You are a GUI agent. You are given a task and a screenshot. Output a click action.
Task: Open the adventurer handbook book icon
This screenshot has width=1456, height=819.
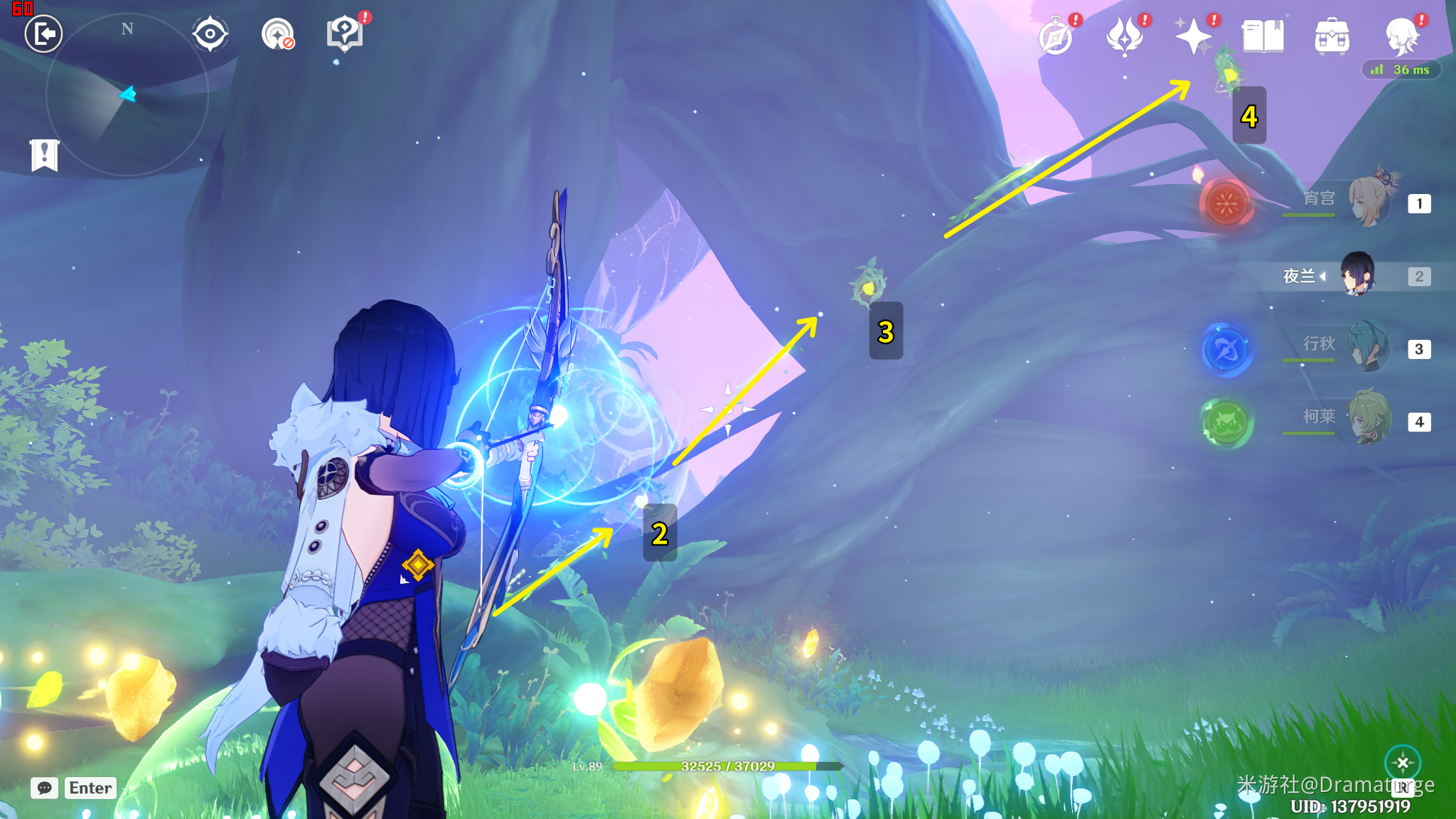(x=1263, y=36)
